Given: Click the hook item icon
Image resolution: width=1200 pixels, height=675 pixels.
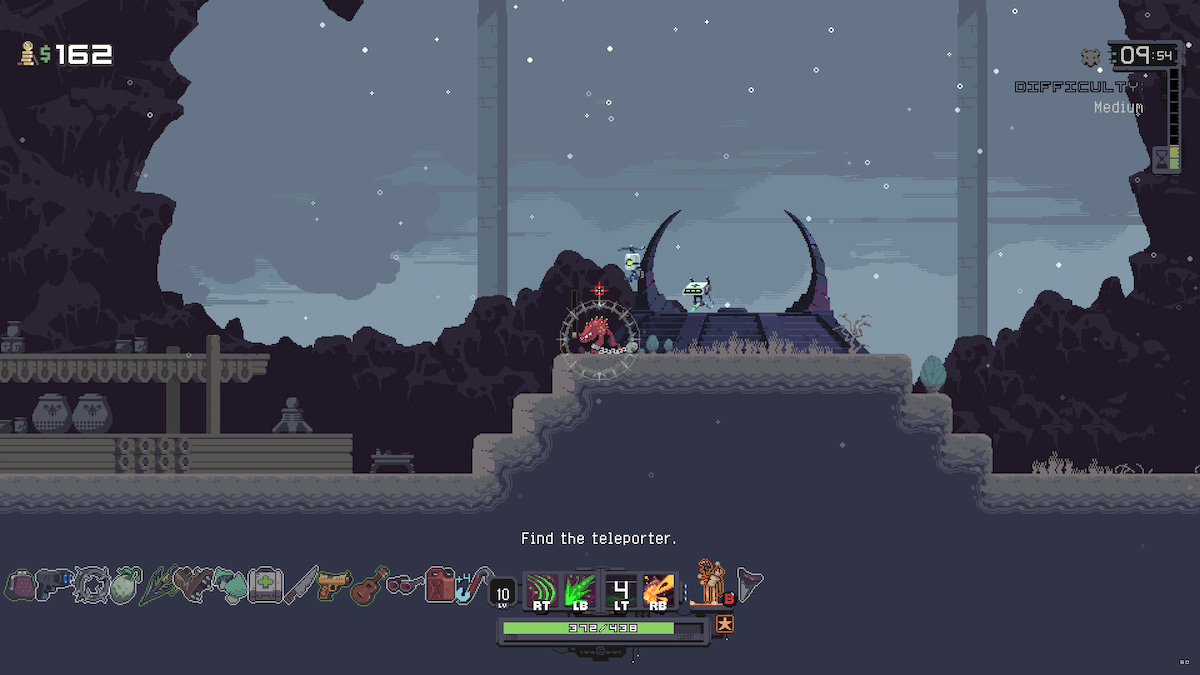Looking at the screenshot, I should click(472, 585).
